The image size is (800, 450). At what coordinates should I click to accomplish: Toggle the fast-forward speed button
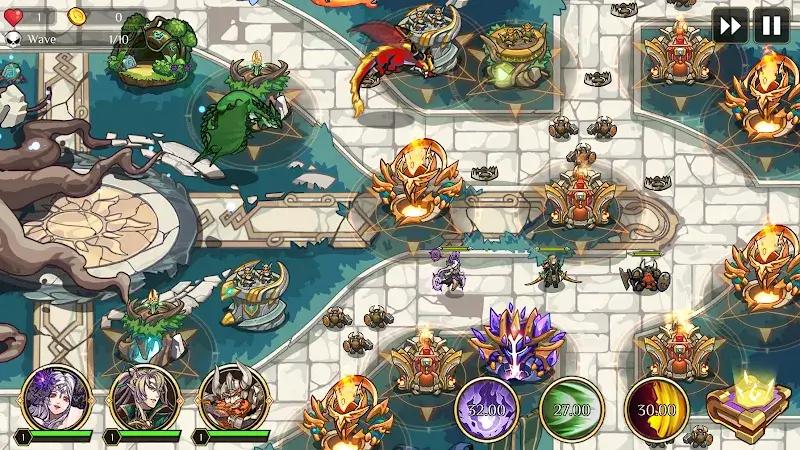coord(730,25)
